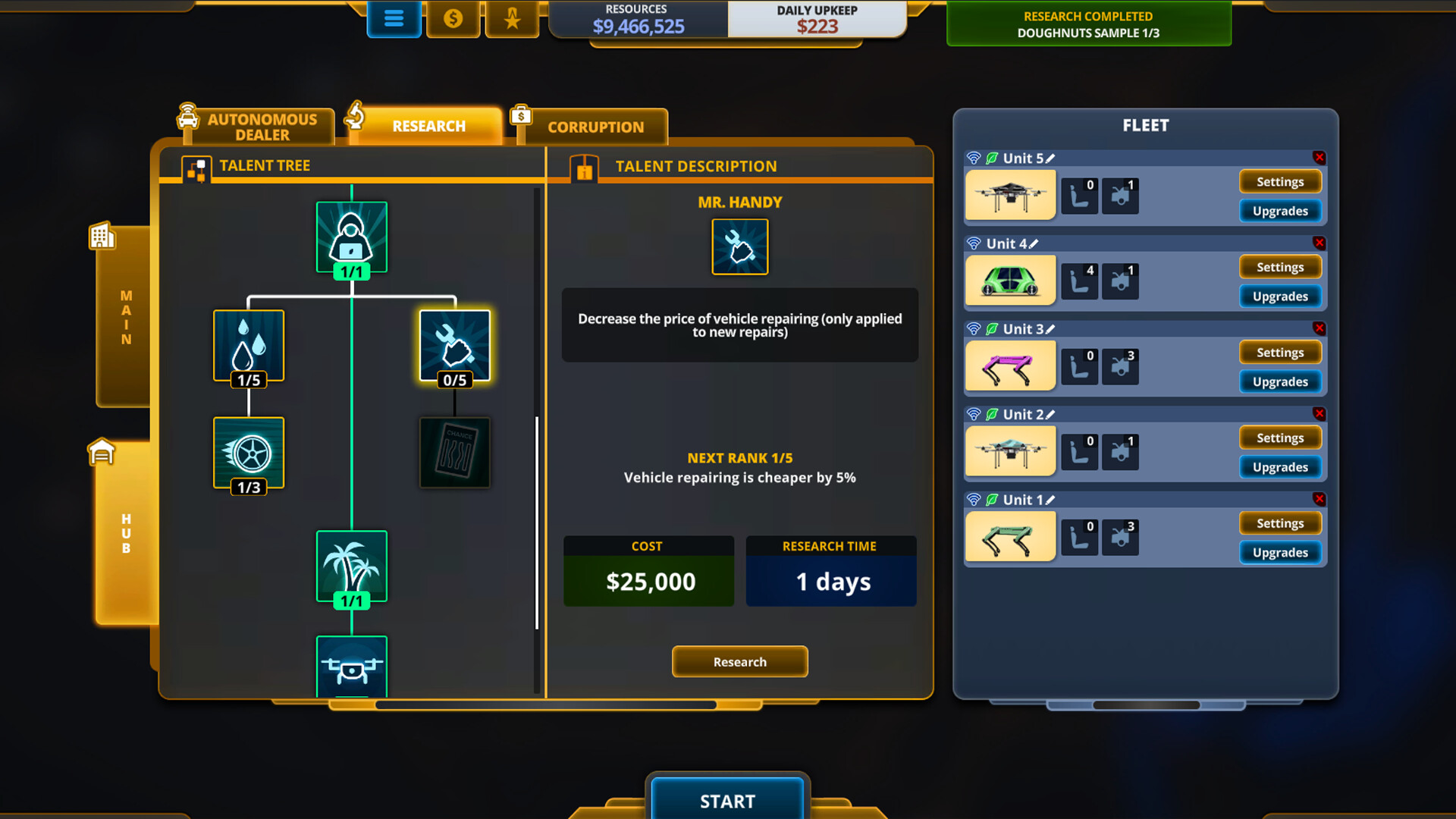1456x819 pixels.
Task: Select the drone talent at the tree bottom
Action: coord(351,667)
